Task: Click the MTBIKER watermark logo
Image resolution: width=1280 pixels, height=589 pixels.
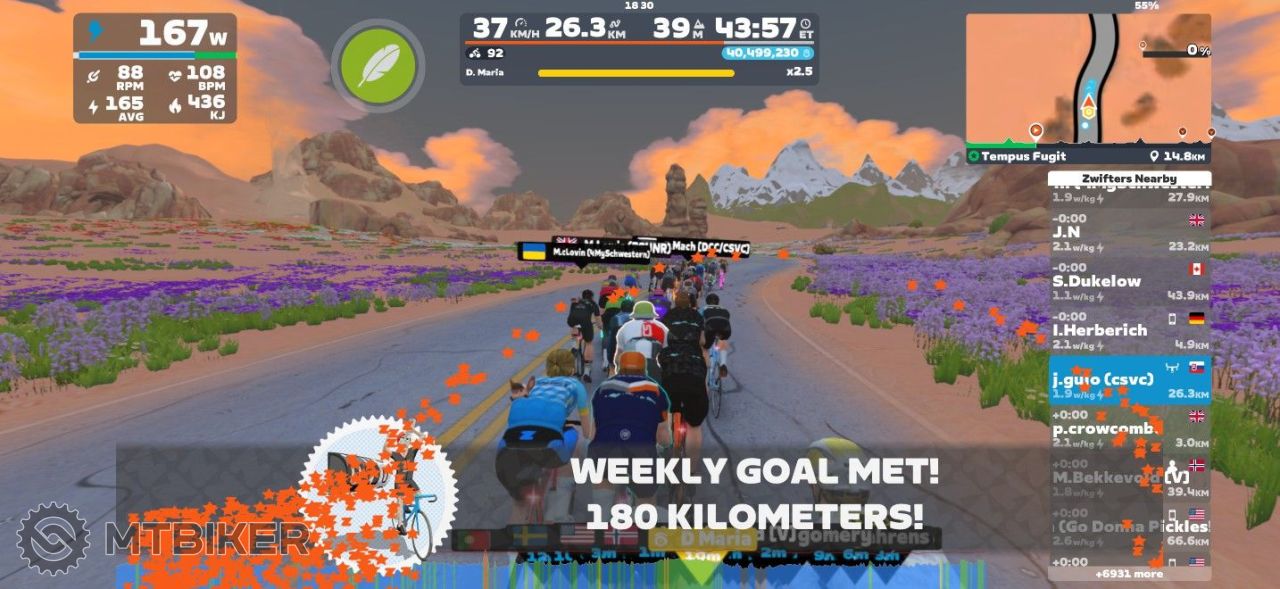Action: coord(160,539)
